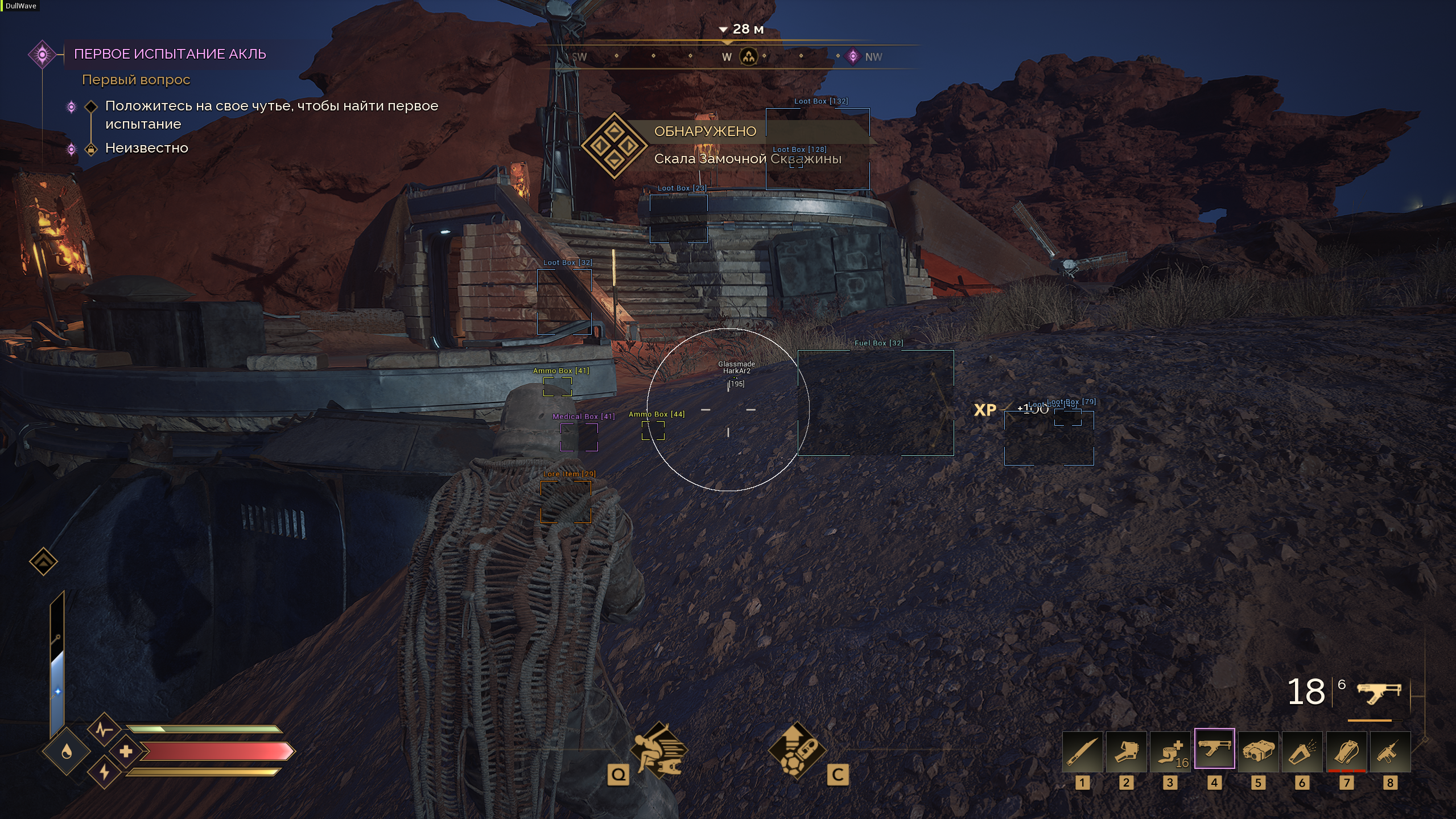Select the spray tool in hotbar slot 6
This screenshot has width=1456, height=819.
pos(1302,752)
